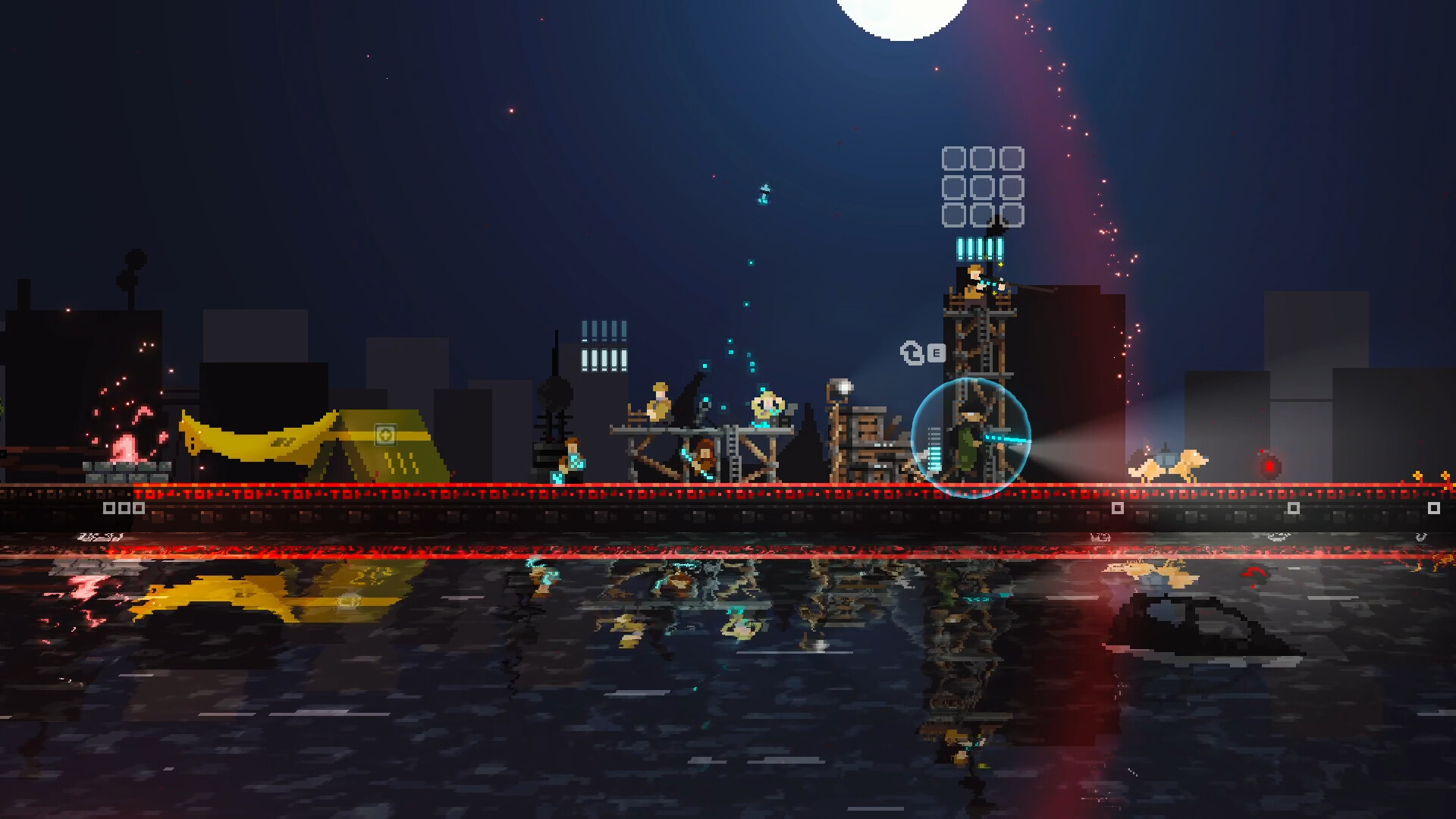Select the top-left slot in the 3x3 grid

[954, 158]
